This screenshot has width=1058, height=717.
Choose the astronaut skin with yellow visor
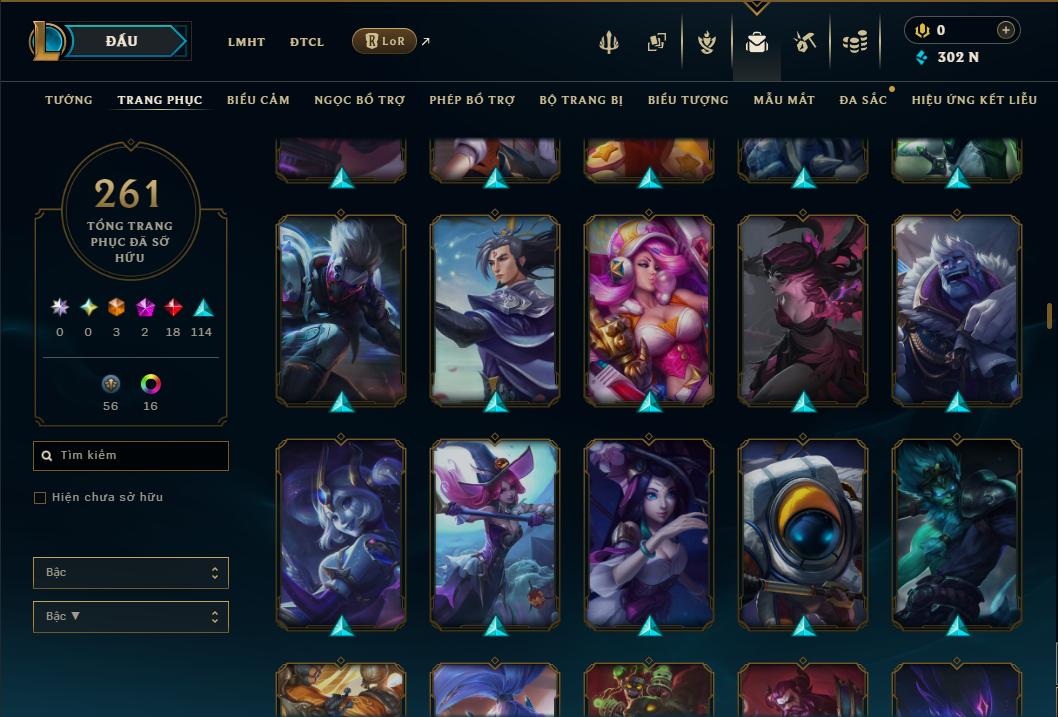[x=803, y=533]
